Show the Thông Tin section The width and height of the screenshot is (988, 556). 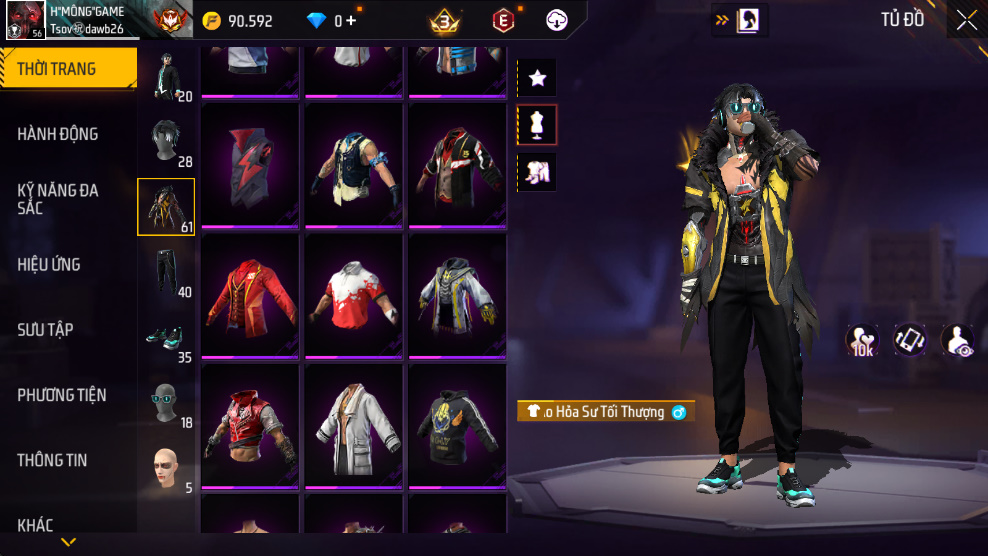(x=52, y=460)
